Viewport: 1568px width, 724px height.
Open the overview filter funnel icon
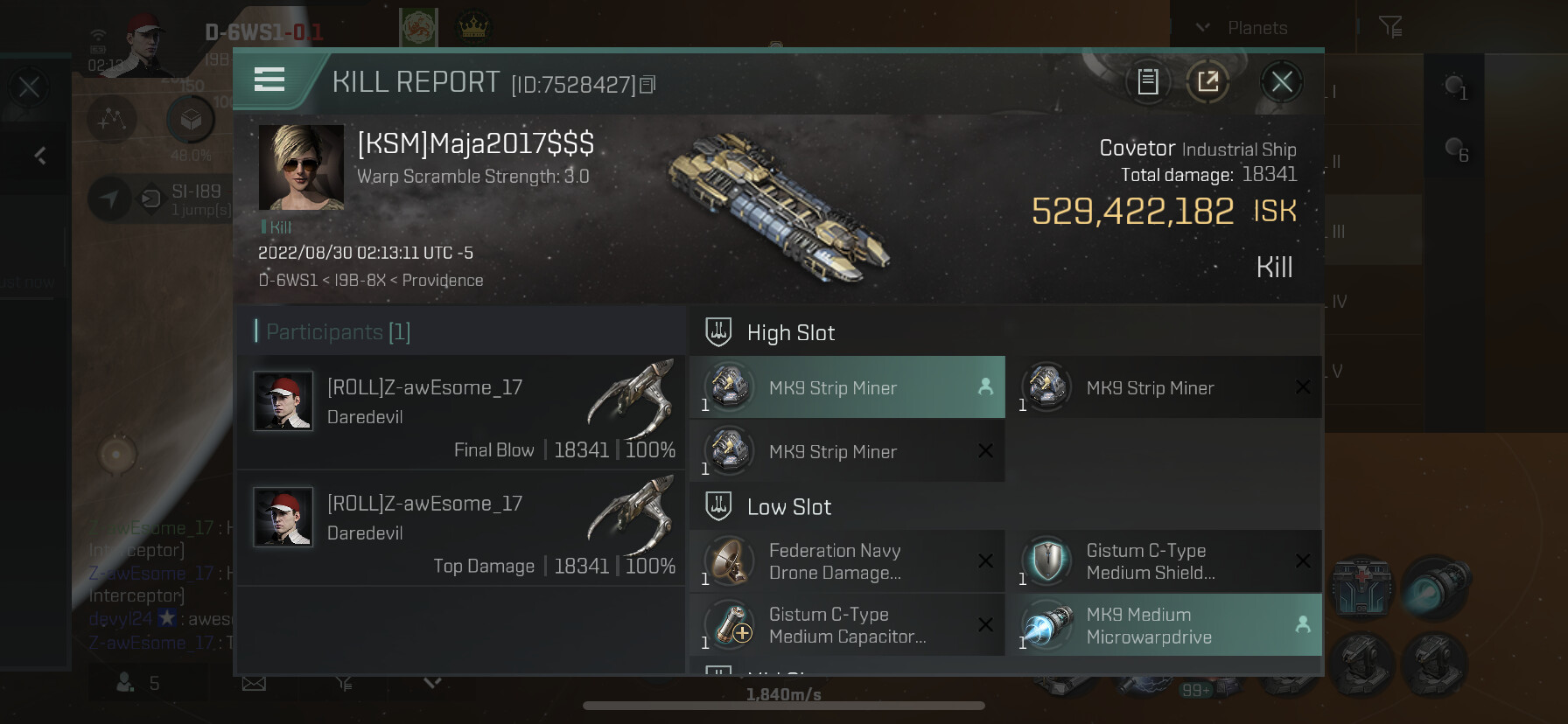pyautogui.click(x=1389, y=27)
